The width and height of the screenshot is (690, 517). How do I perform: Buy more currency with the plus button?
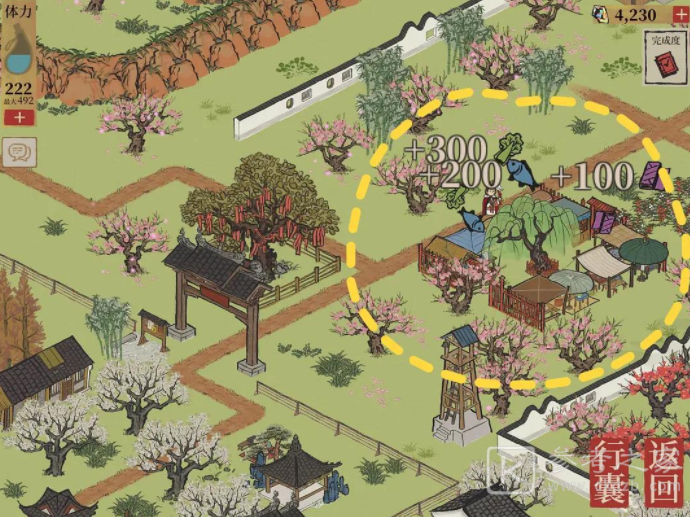pos(680,14)
